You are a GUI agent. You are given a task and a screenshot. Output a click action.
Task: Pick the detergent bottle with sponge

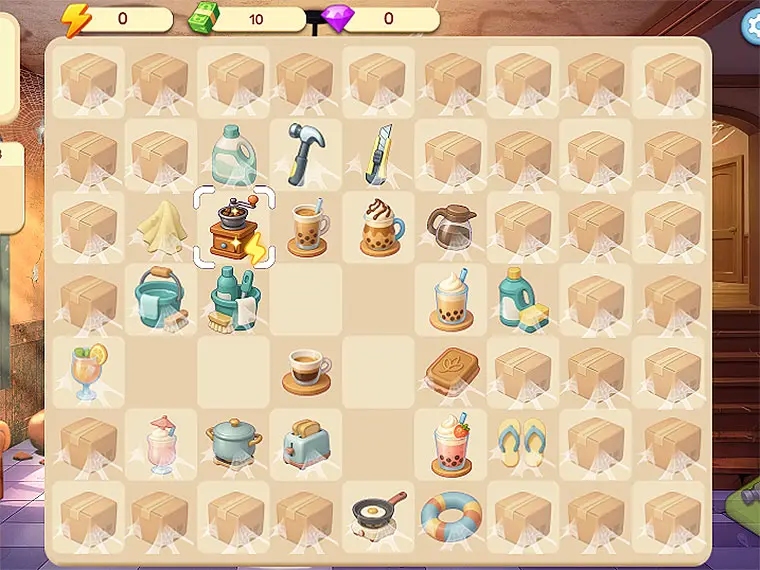tap(521, 299)
